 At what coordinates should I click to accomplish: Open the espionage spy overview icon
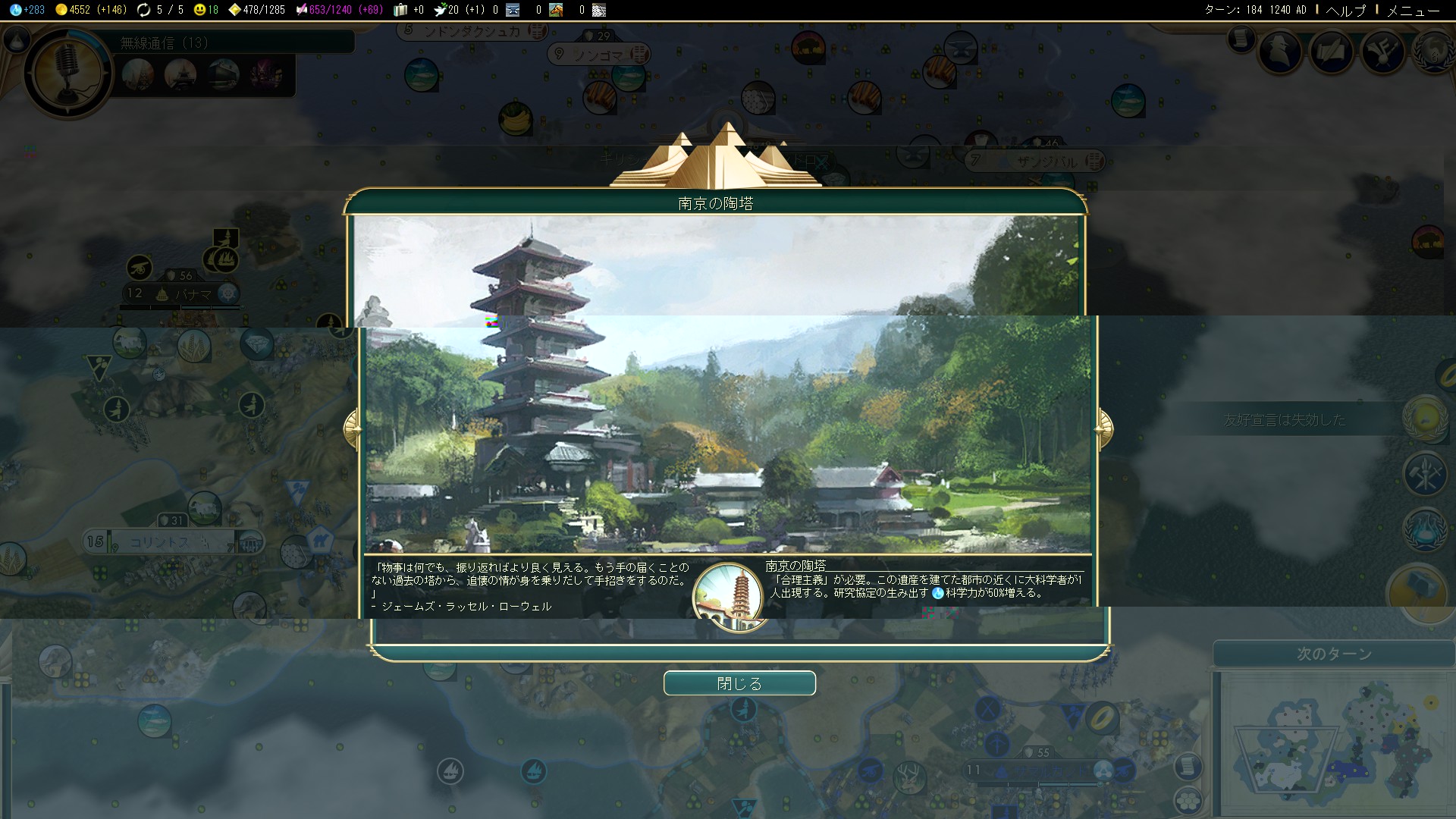point(1281,51)
